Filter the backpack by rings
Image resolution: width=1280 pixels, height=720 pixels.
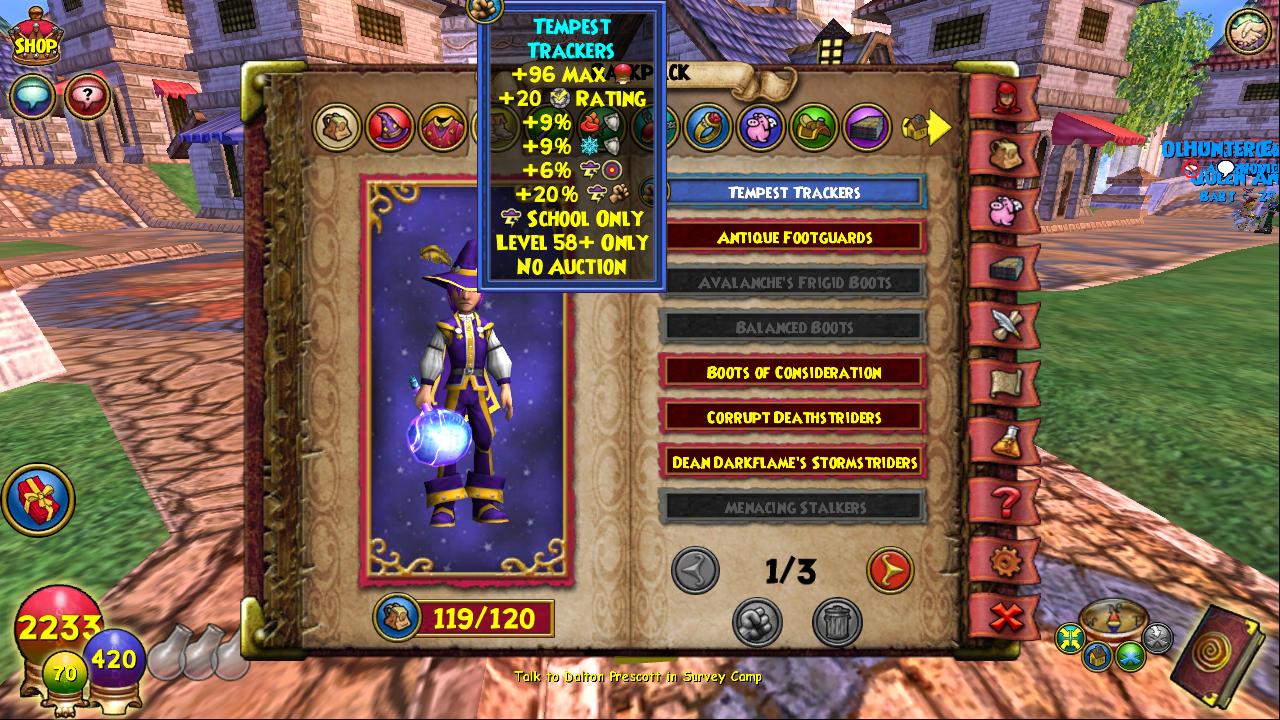(709, 128)
